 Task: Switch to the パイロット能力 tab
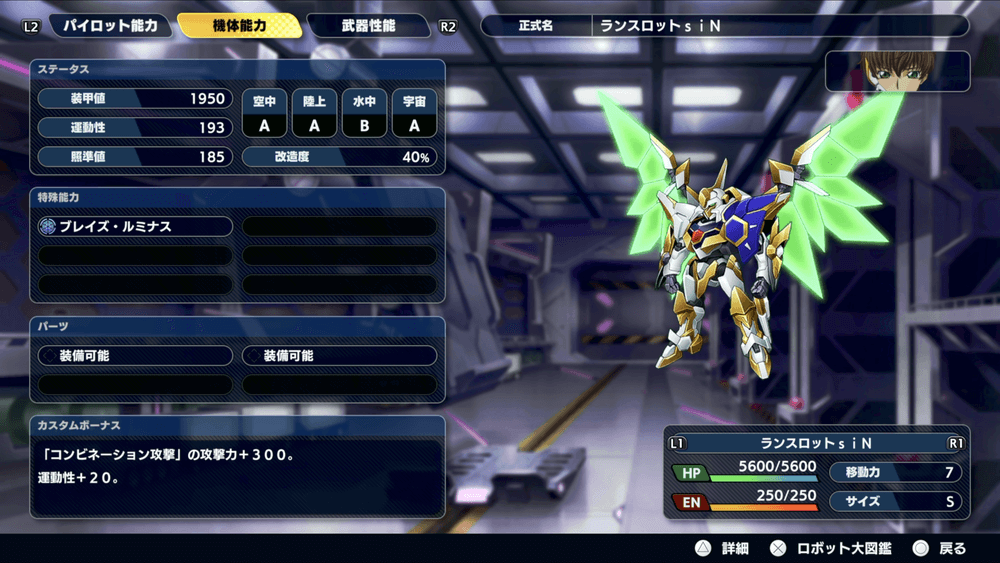(x=110, y=26)
